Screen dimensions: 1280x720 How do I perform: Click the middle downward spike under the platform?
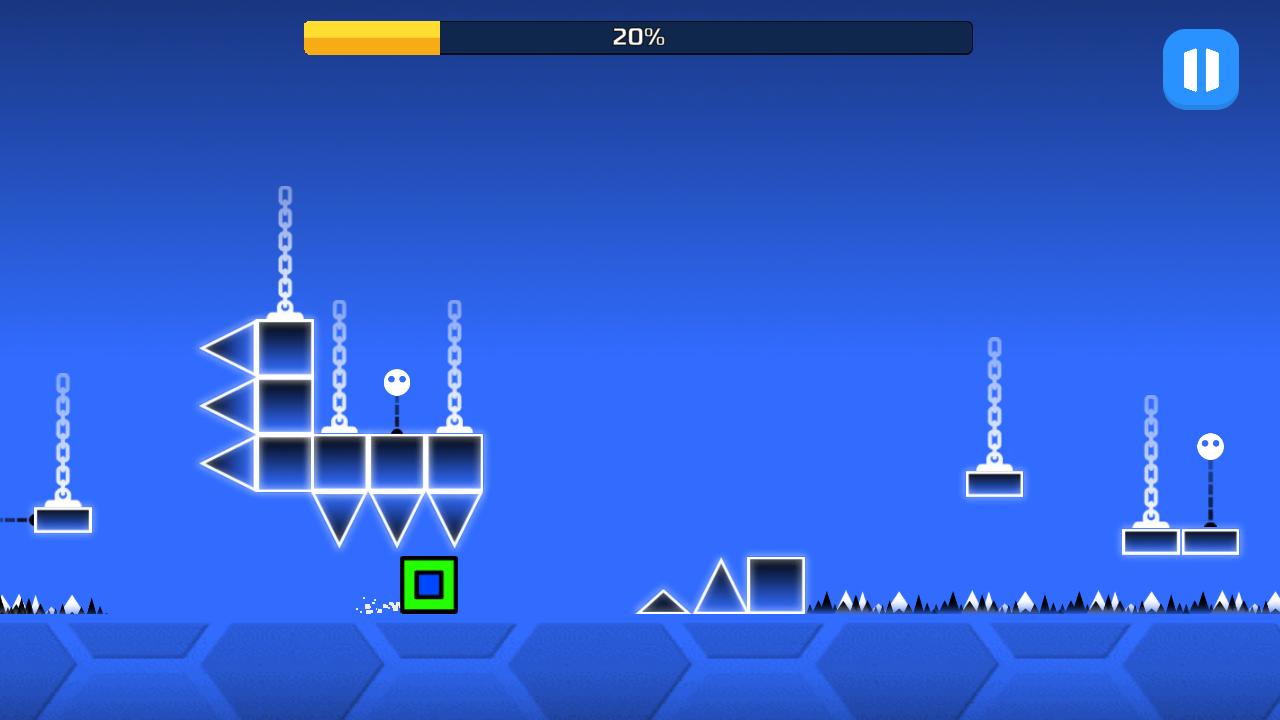tap(395, 505)
